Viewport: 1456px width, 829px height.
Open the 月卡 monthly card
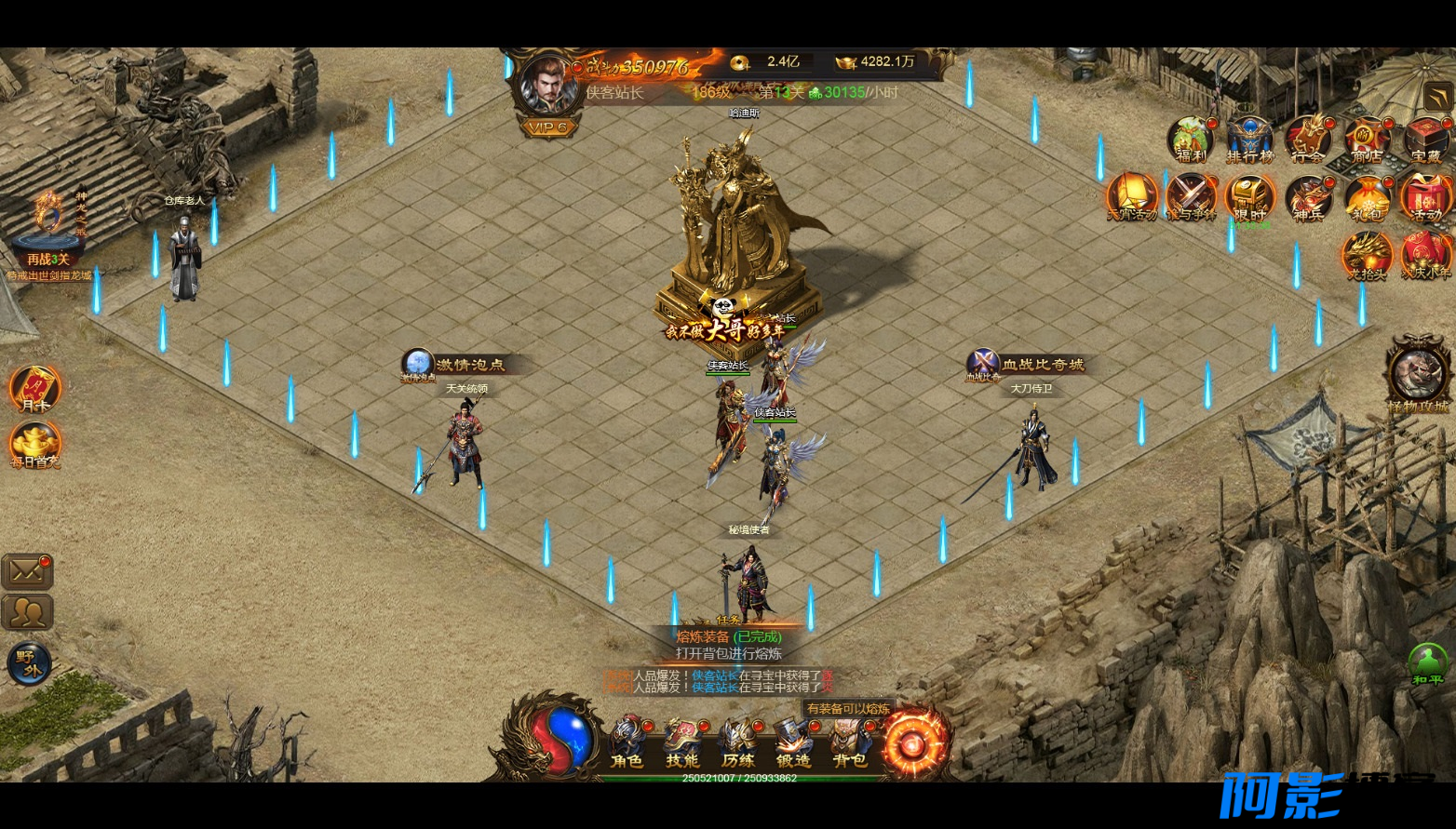coord(35,389)
